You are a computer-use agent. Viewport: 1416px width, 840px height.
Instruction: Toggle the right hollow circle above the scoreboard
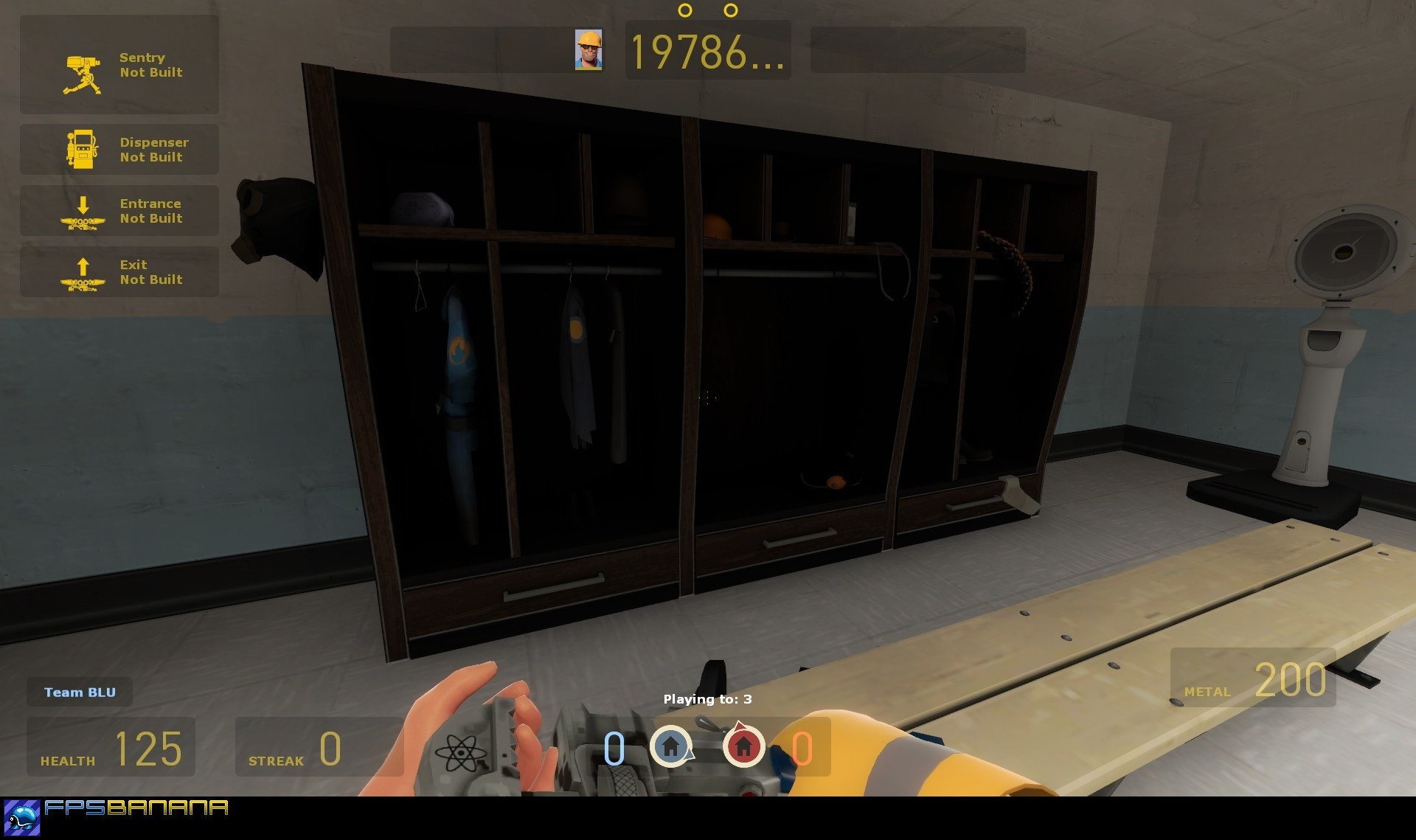point(731,10)
